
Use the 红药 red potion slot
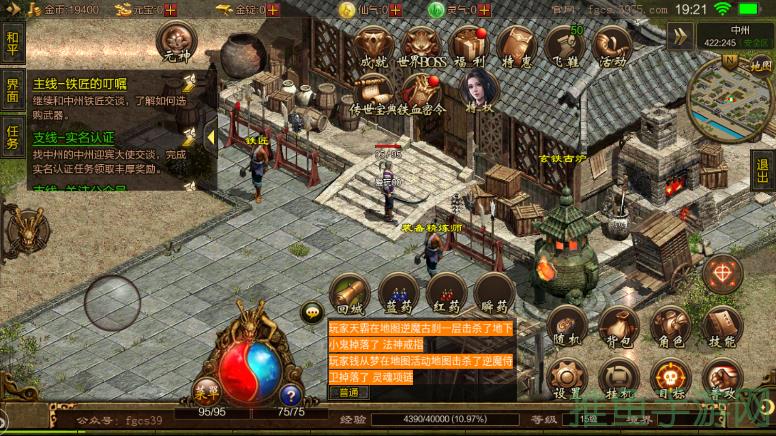click(x=445, y=292)
